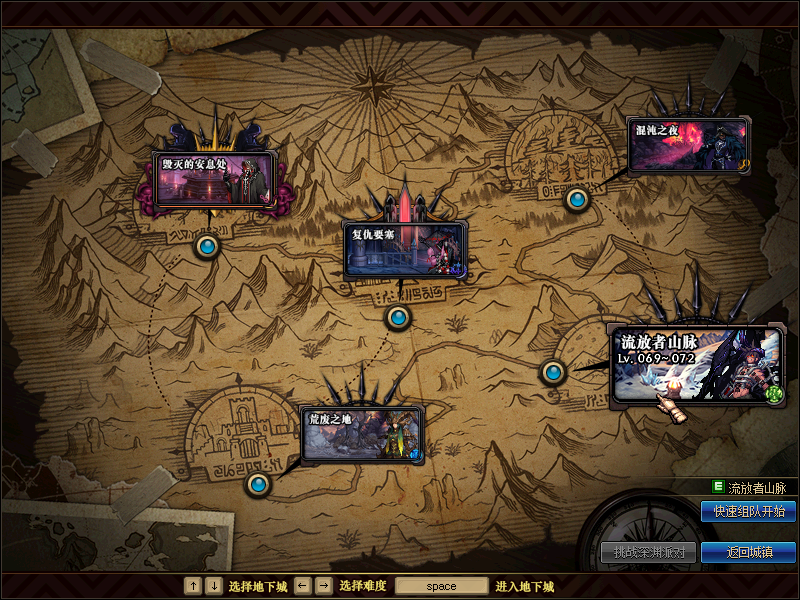This screenshot has height=600, width=800.
Task: Pick the 混沌之夜 dungeon
Action: (688, 146)
